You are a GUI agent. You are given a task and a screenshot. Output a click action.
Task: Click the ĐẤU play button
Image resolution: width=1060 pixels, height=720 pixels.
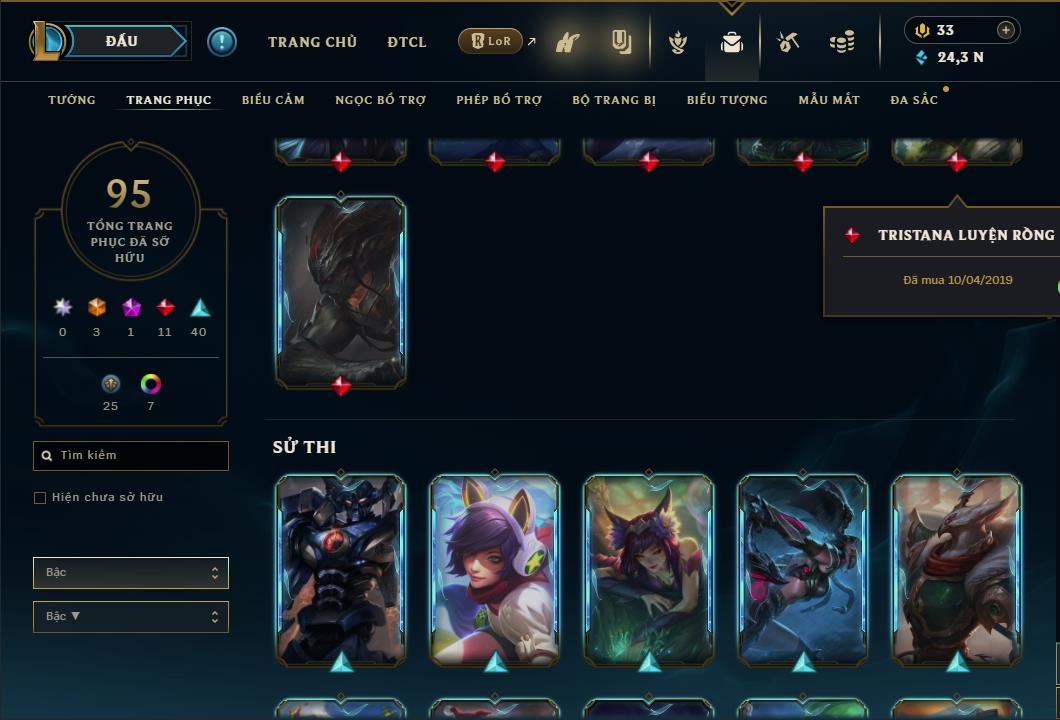122,41
